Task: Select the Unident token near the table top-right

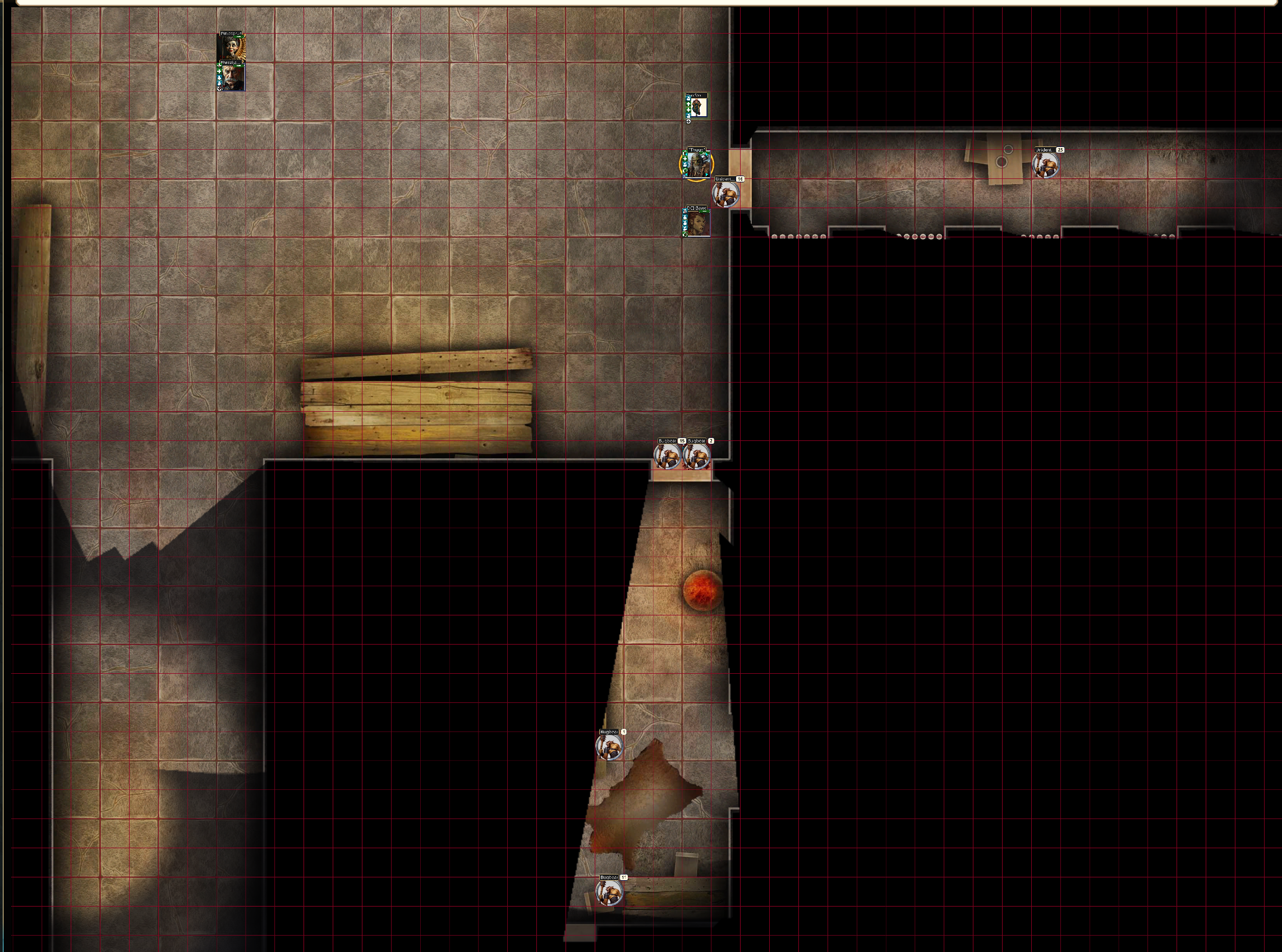Action: [x=1046, y=167]
